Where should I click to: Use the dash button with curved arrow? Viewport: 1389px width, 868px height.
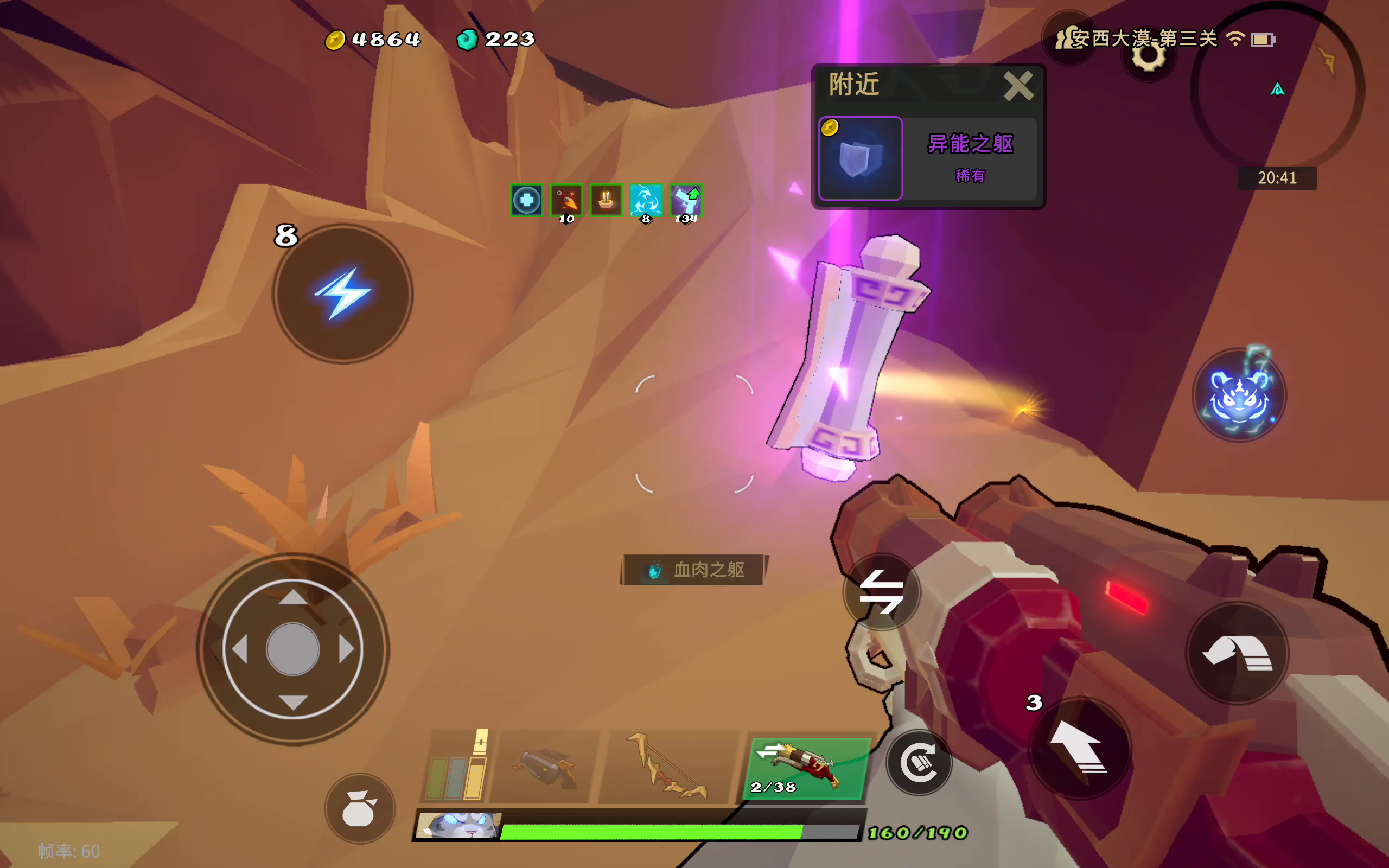point(1238,653)
